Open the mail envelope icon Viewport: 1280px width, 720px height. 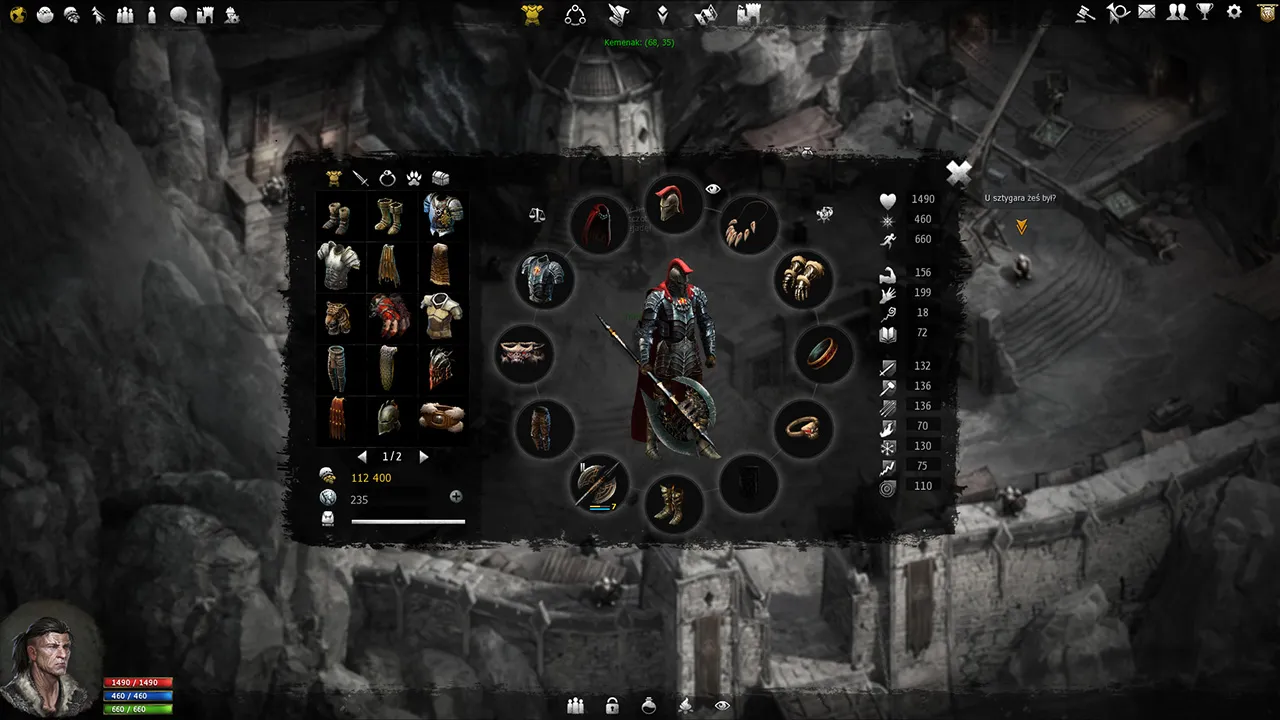(x=1148, y=14)
